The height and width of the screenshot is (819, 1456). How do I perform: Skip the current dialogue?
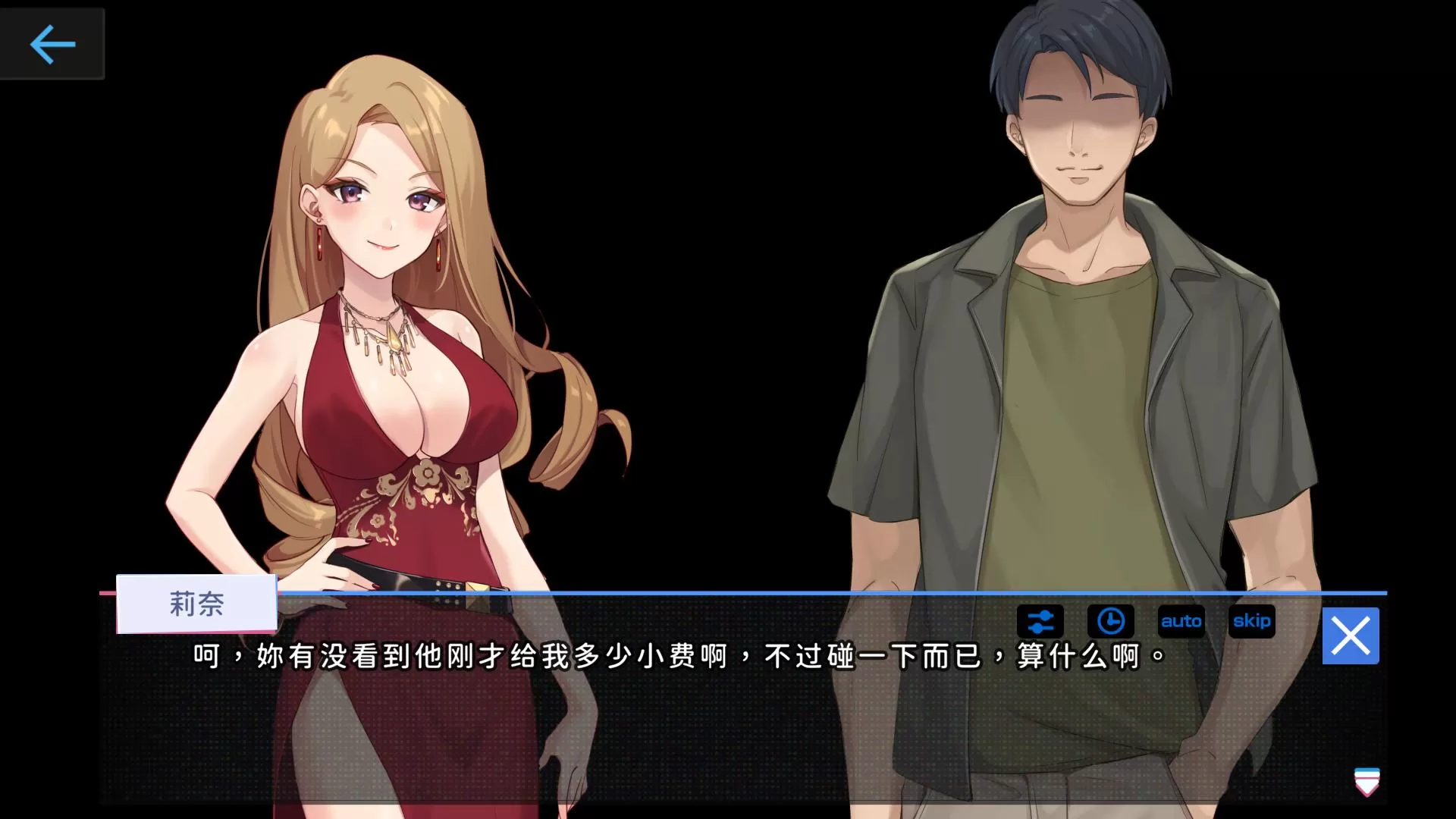(1251, 621)
